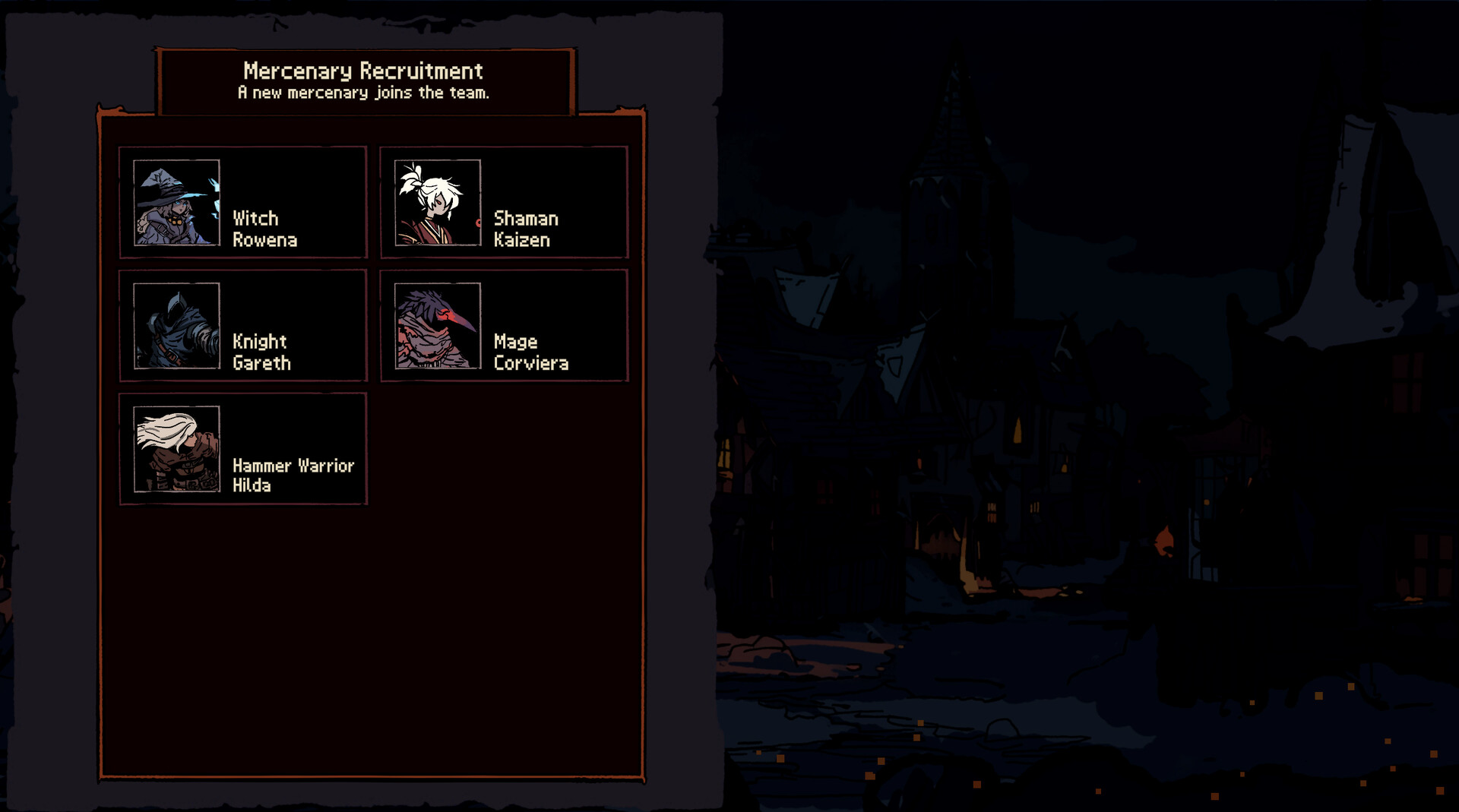Choose Hammer Warrior Hilda's recruitment card
The height and width of the screenshot is (812, 1459).
click(242, 450)
